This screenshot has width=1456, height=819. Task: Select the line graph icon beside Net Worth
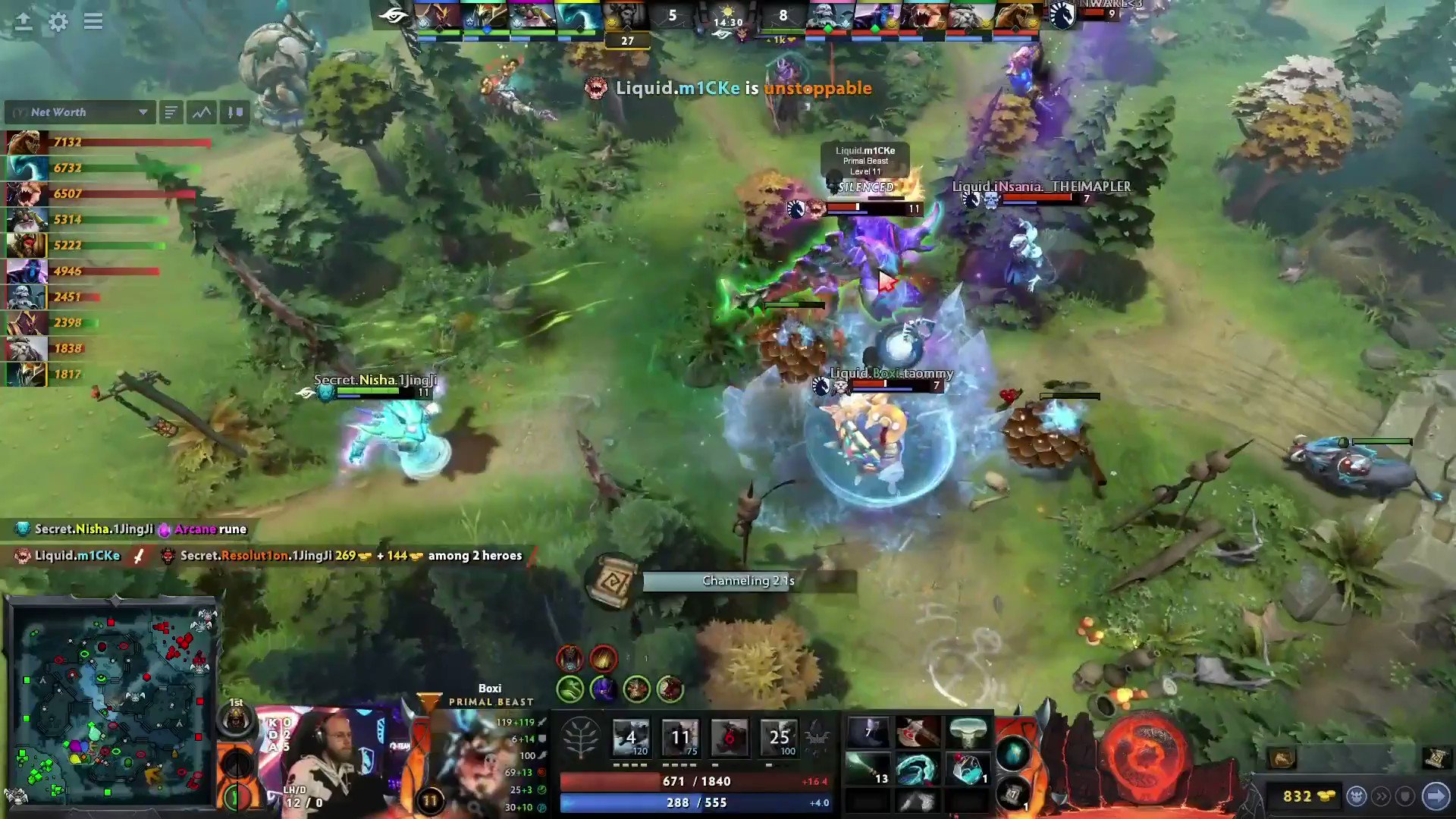[x=199, y=112]
